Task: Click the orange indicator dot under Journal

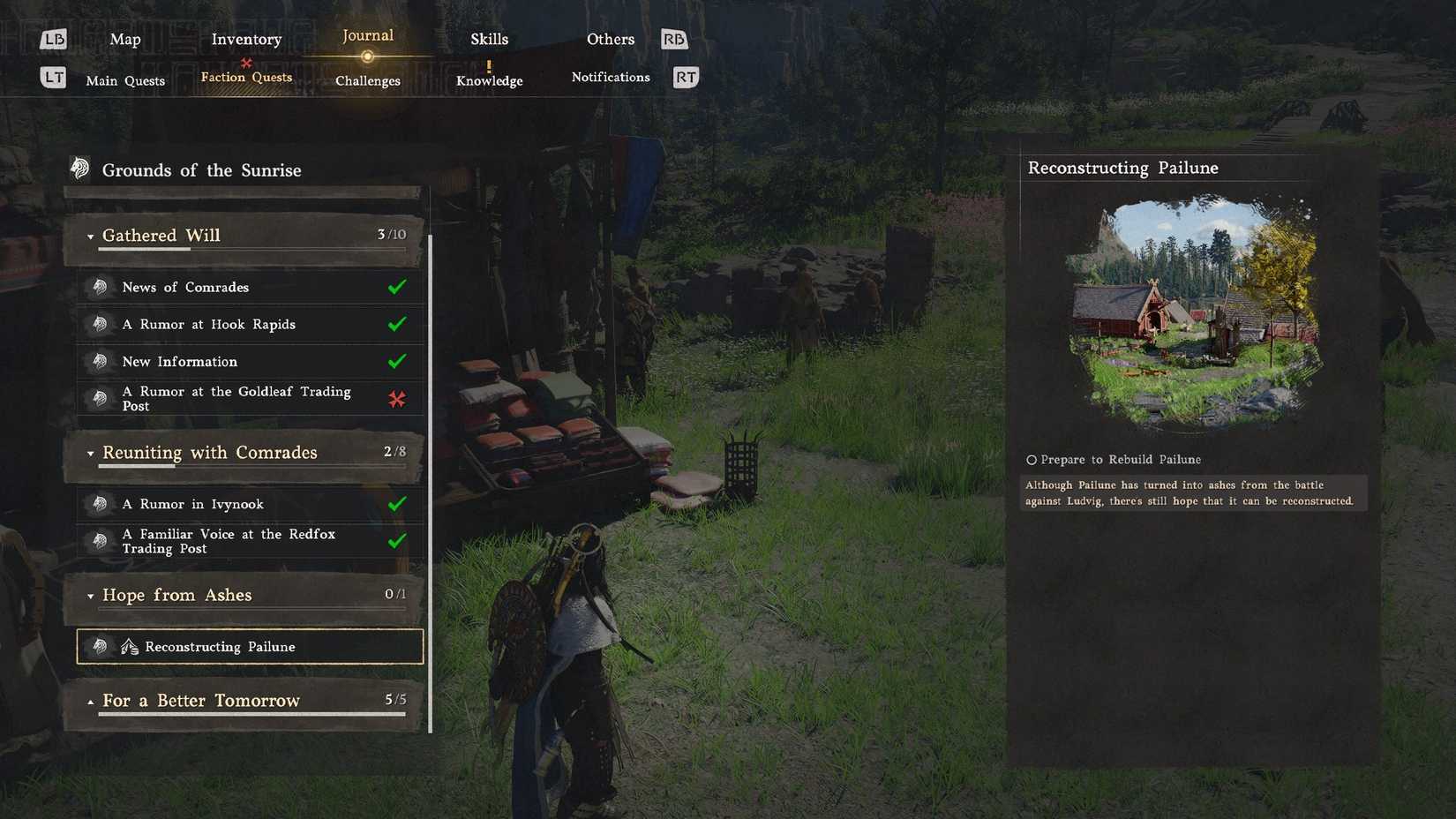Action: [367, 56]
